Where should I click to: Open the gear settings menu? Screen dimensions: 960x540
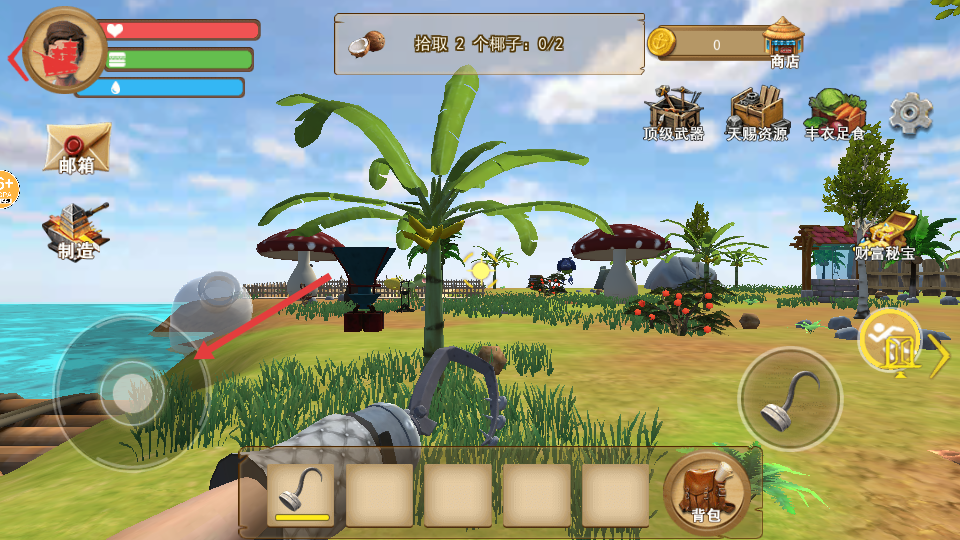click(x=910, y=114)
